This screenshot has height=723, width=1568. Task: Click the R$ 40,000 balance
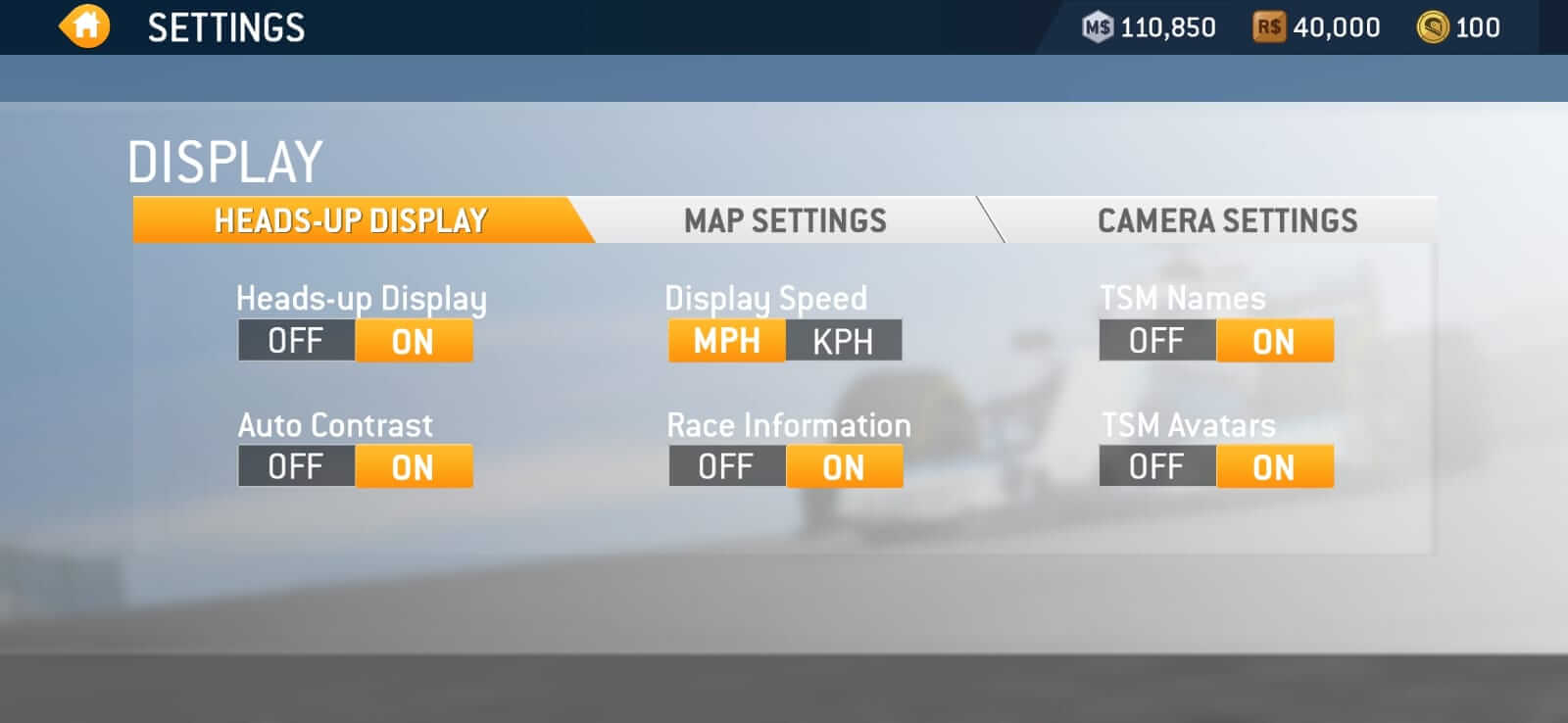tap(1336, 27)
